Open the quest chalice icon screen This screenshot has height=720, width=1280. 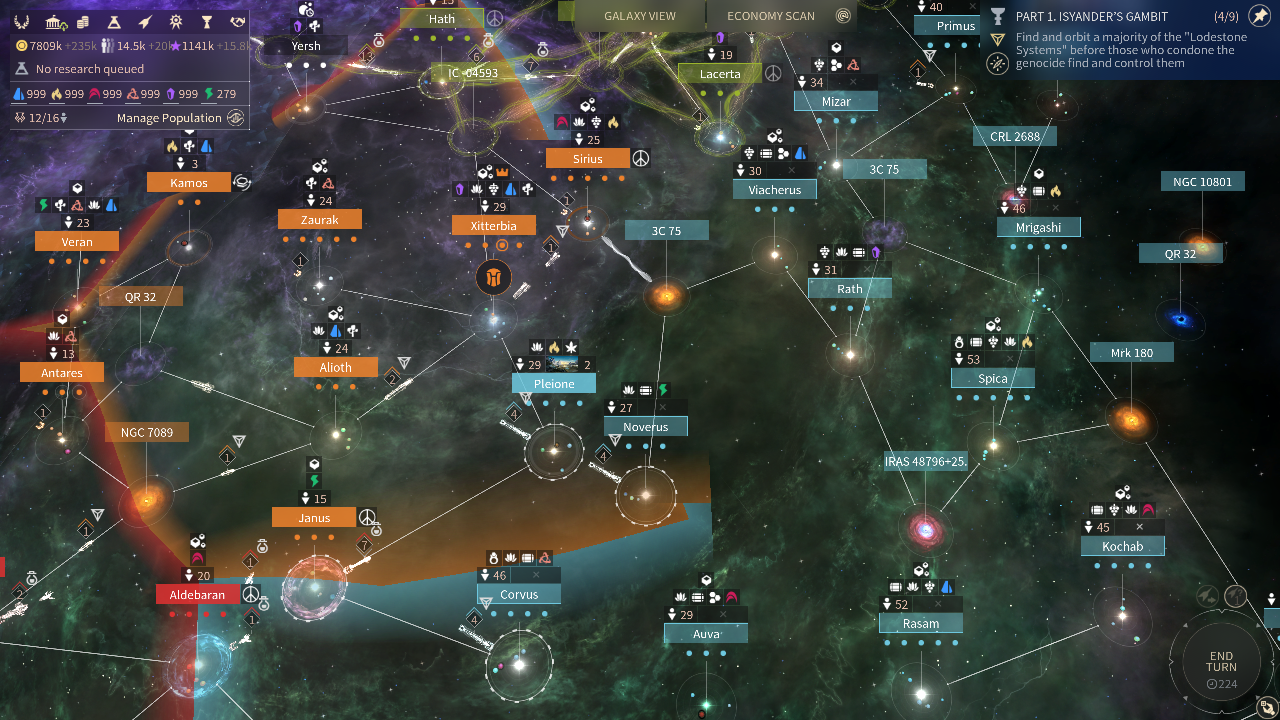click(207, 22)
